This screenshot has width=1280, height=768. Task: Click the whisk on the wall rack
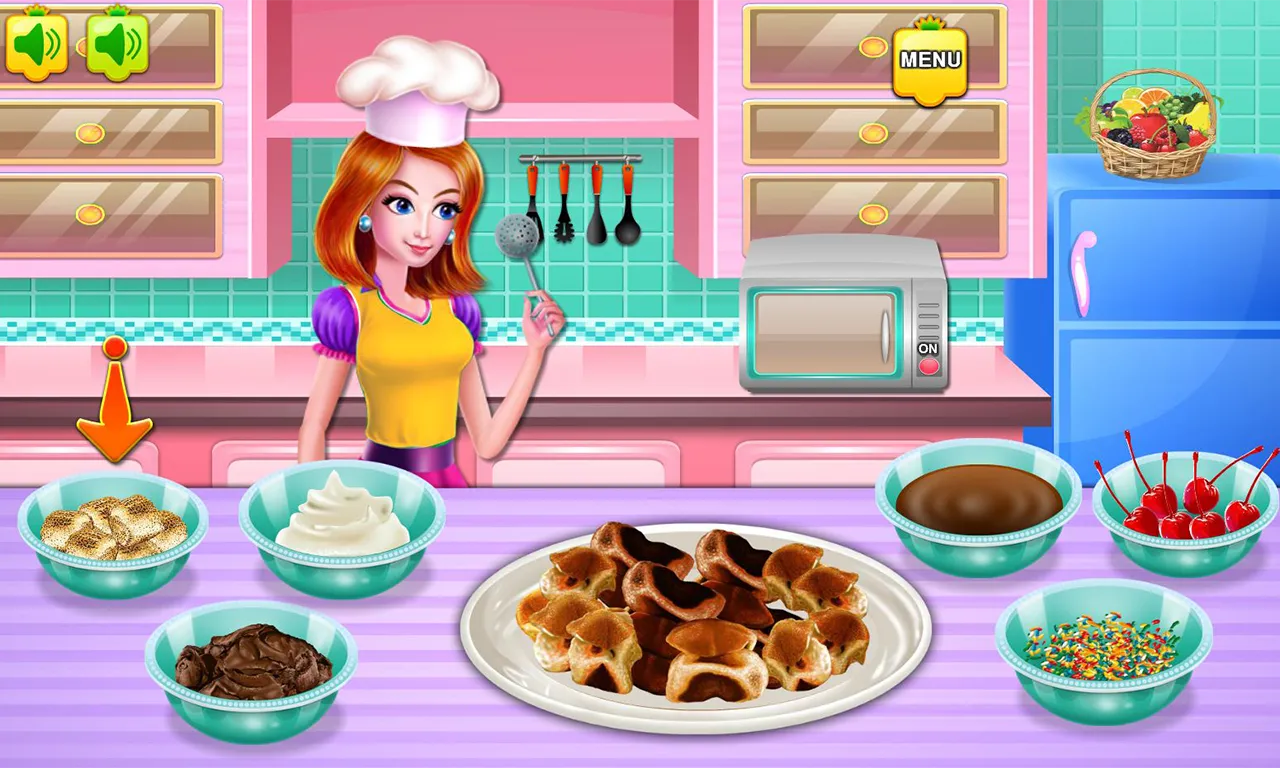564,230
